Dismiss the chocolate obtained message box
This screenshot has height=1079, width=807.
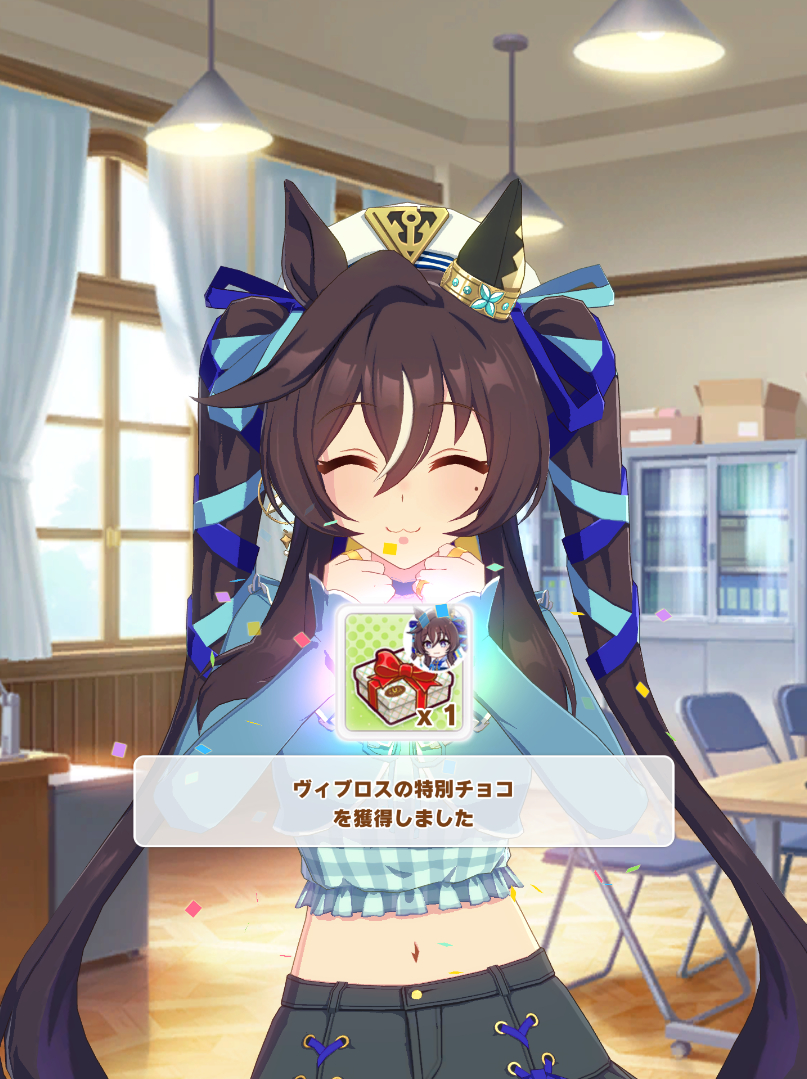403,801
